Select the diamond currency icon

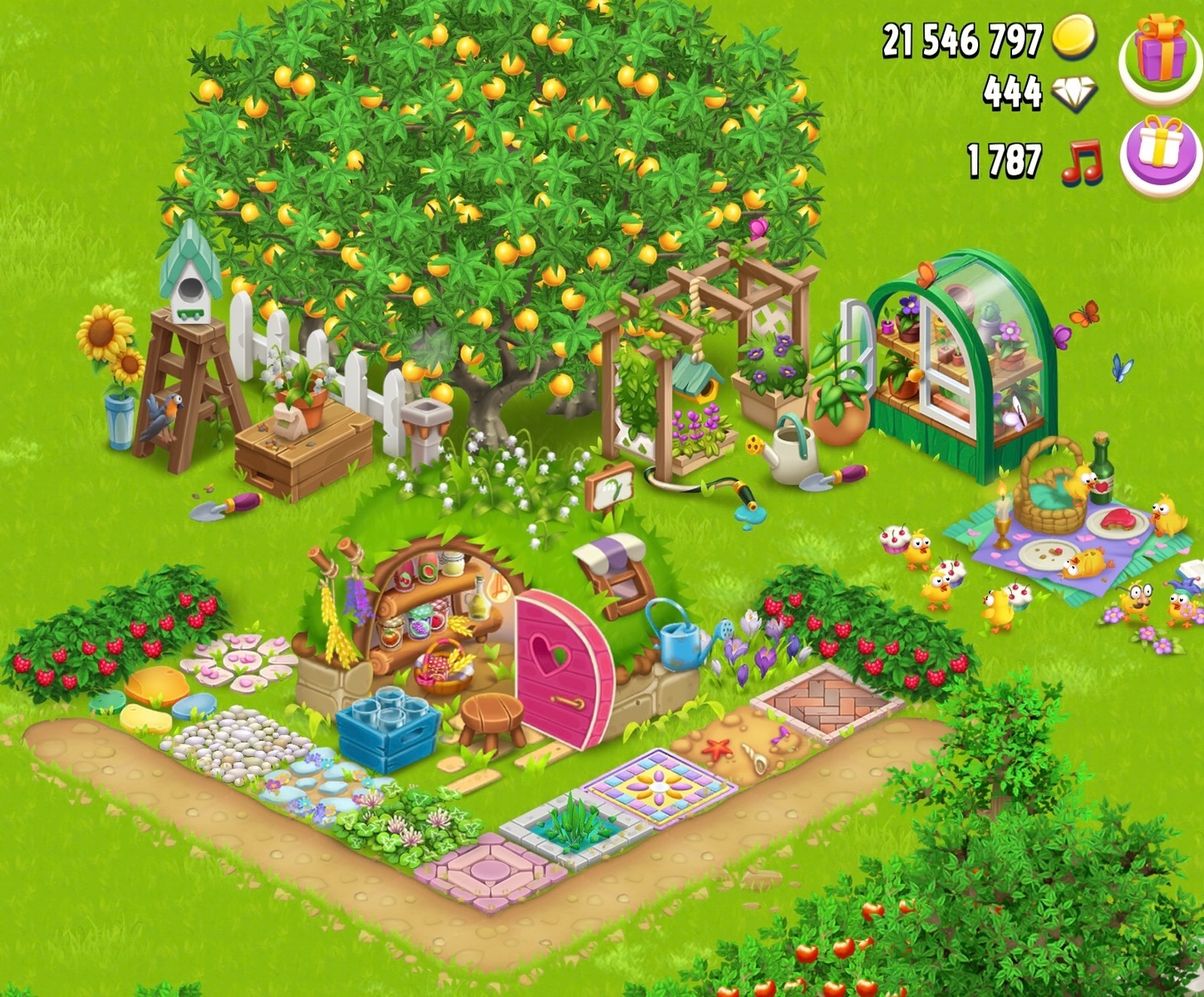click(1074, 94)
